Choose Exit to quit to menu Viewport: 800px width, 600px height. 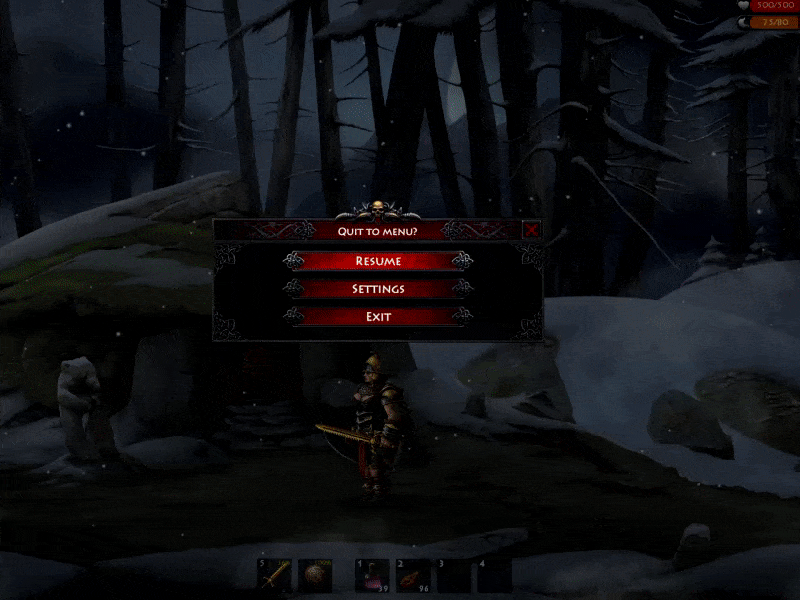click(x=378, y=317)
